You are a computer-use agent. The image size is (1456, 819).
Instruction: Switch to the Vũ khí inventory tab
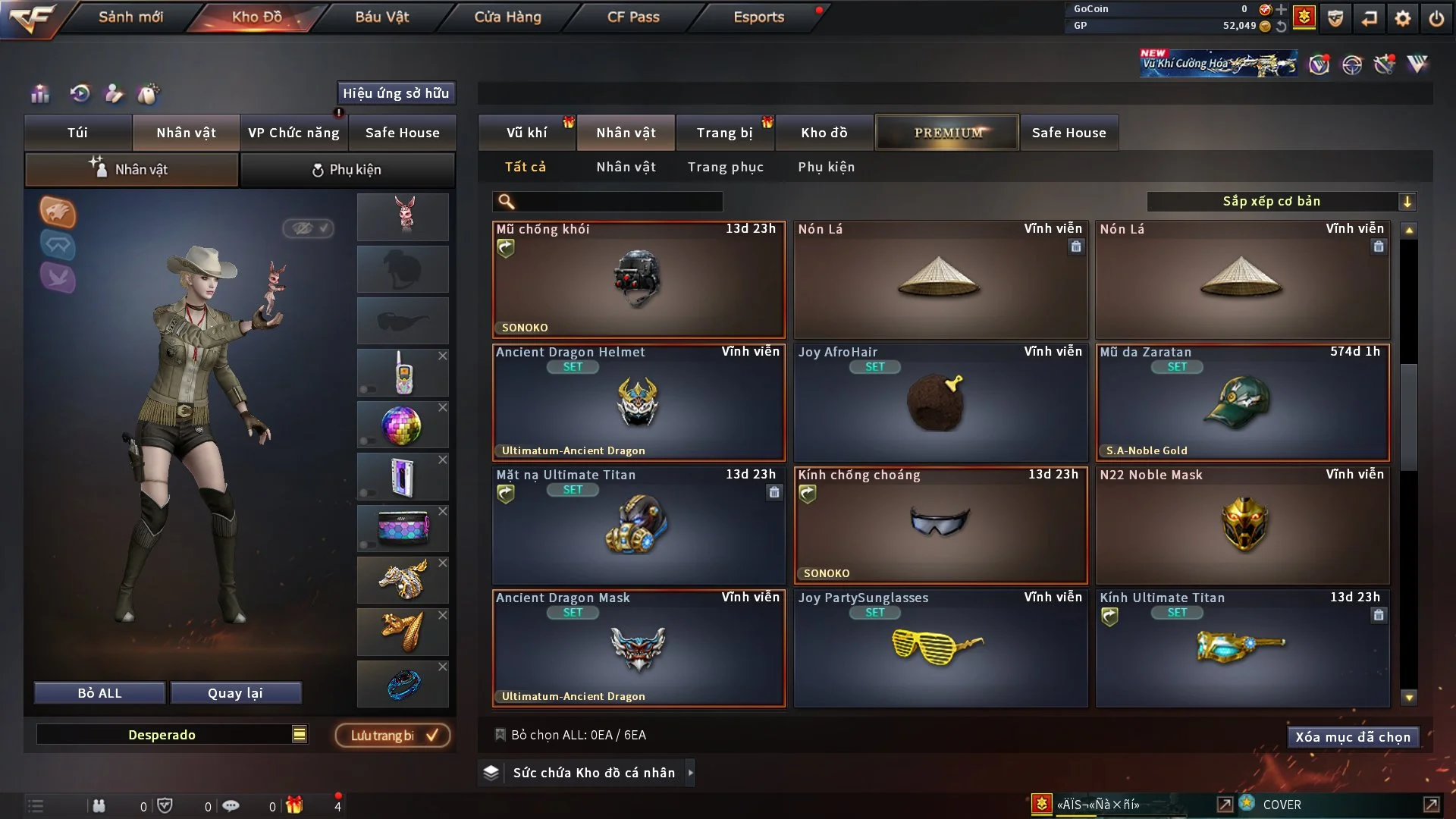click(x=526, y=133)
